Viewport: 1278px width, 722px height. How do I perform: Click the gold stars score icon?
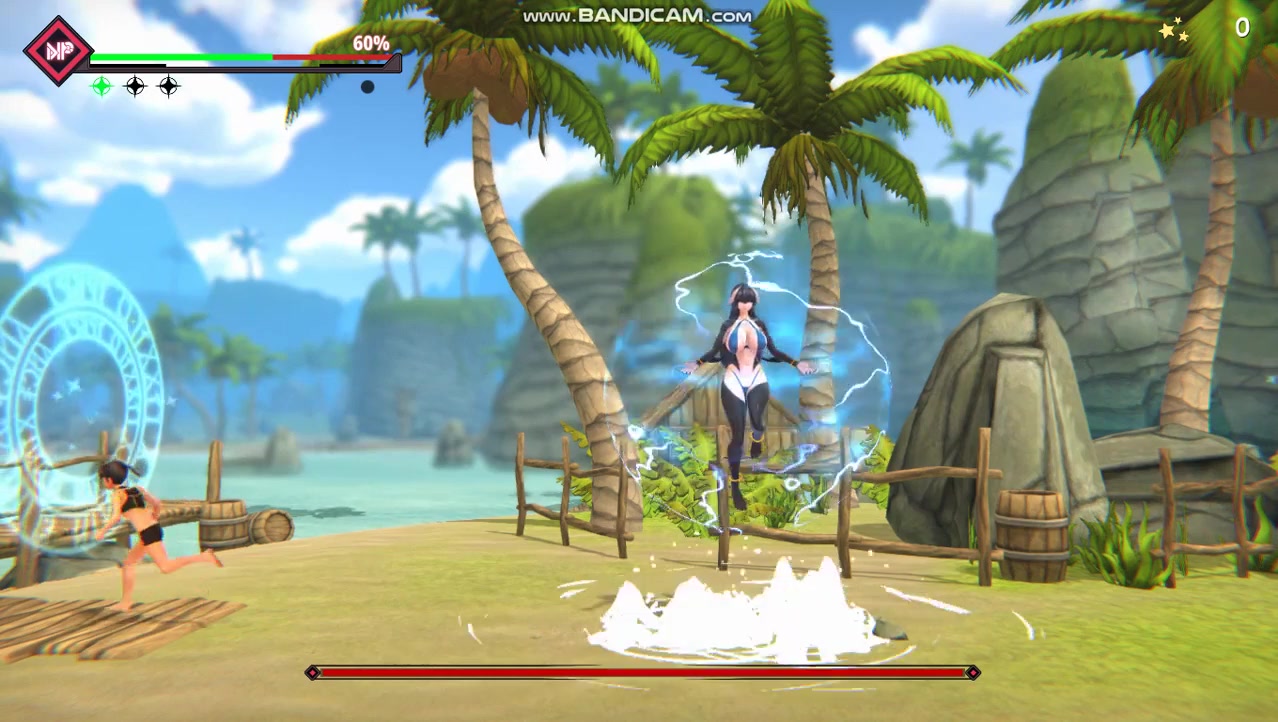1174,31
